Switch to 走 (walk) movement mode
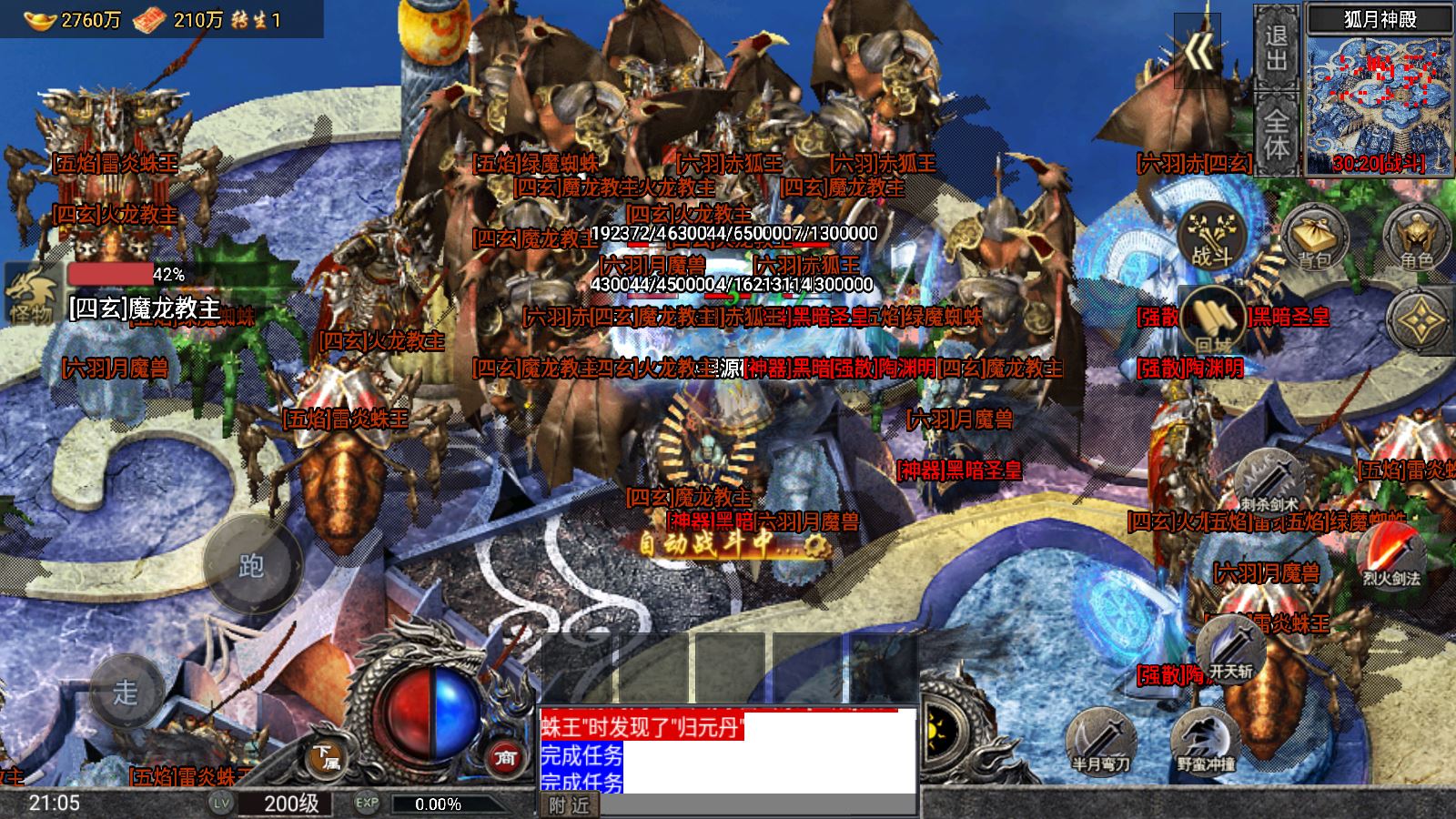The width and height of the screenshot is (1456, 819). pyautogui.click(x=125, y=692)
